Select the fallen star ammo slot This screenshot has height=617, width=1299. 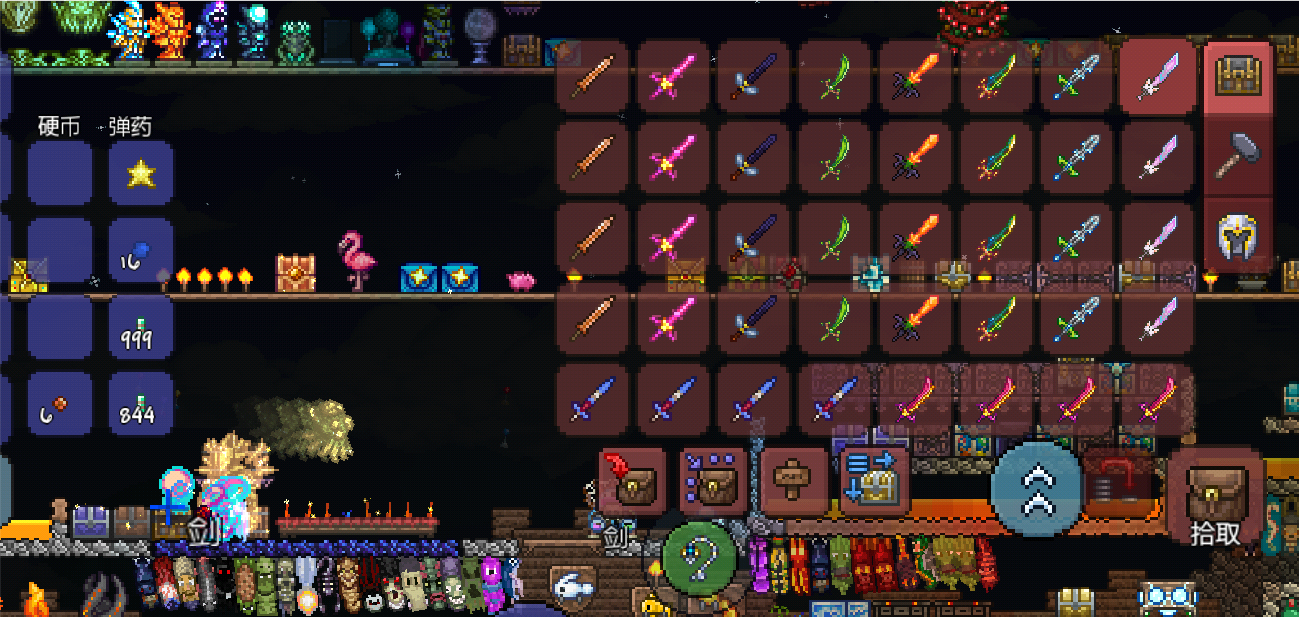[141, 174]
